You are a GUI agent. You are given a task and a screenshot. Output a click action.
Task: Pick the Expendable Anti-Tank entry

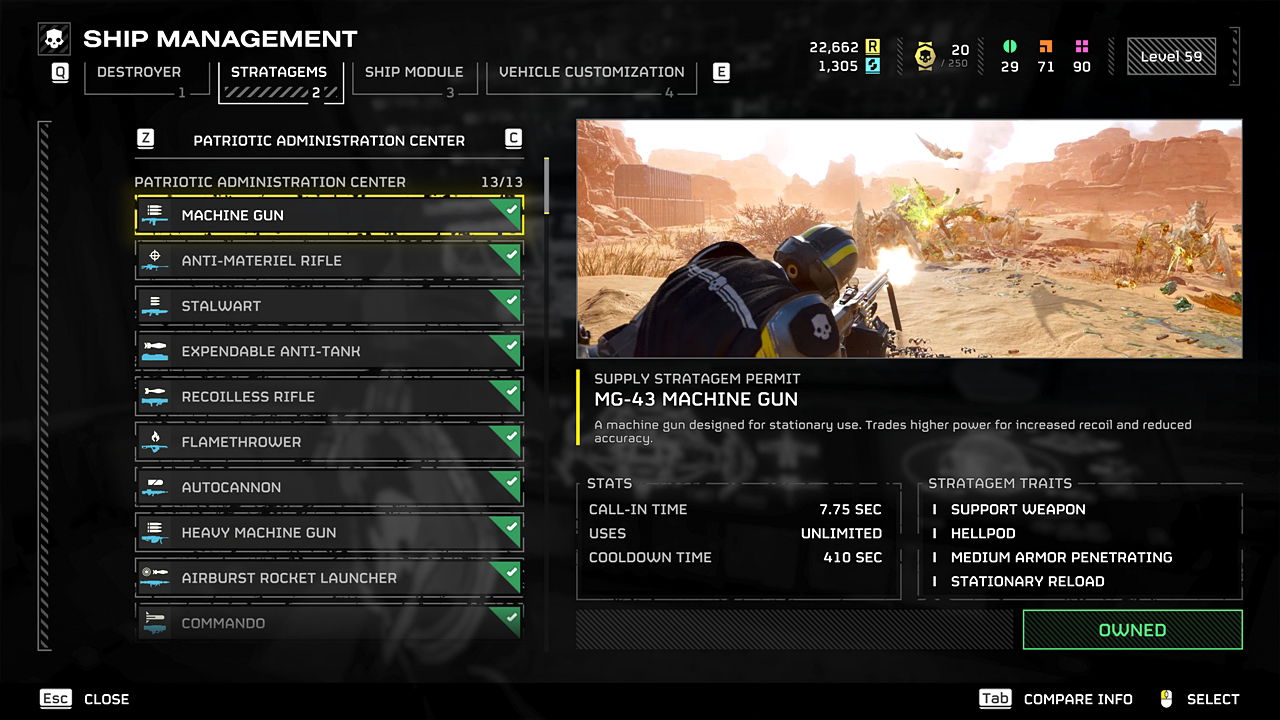(329, 351)
